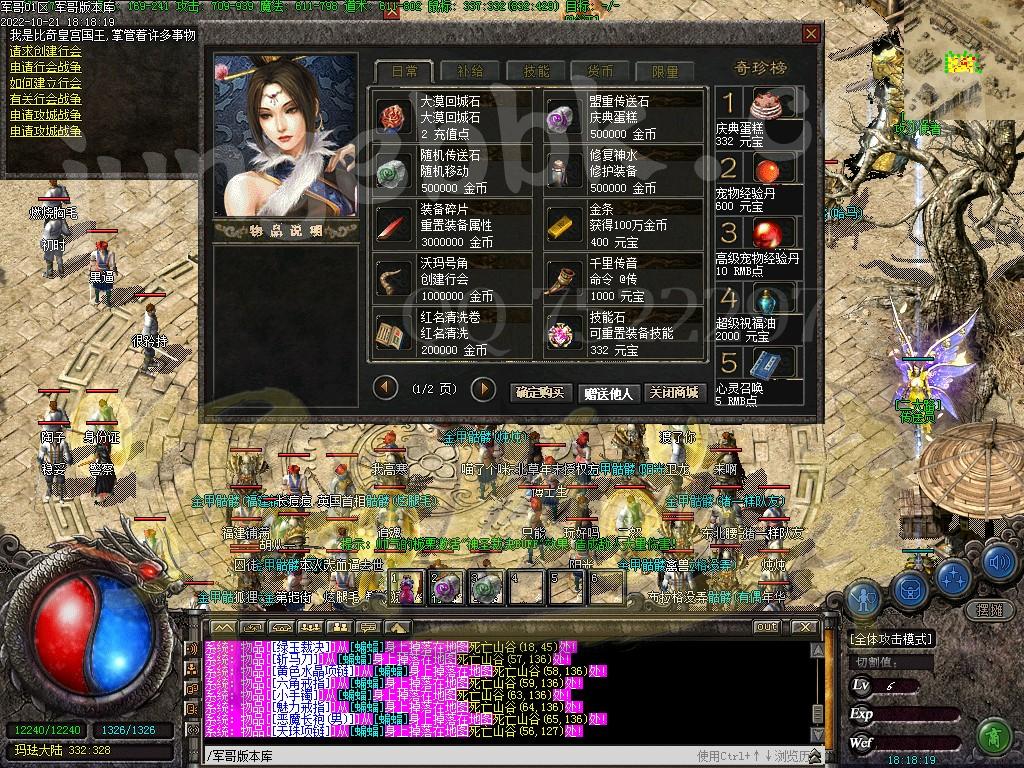The image size is (1024, 768).
Task: Click the 确定购买 confirm purchase button
Action: click(542, 393)
